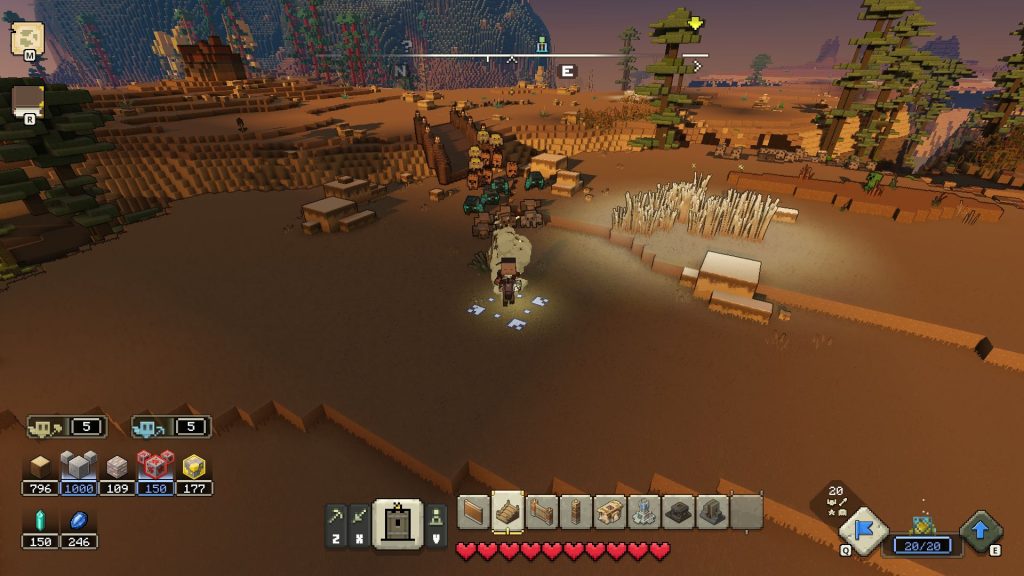
Task: Switch to the sword mode icon
Action: tap(358, 516)
